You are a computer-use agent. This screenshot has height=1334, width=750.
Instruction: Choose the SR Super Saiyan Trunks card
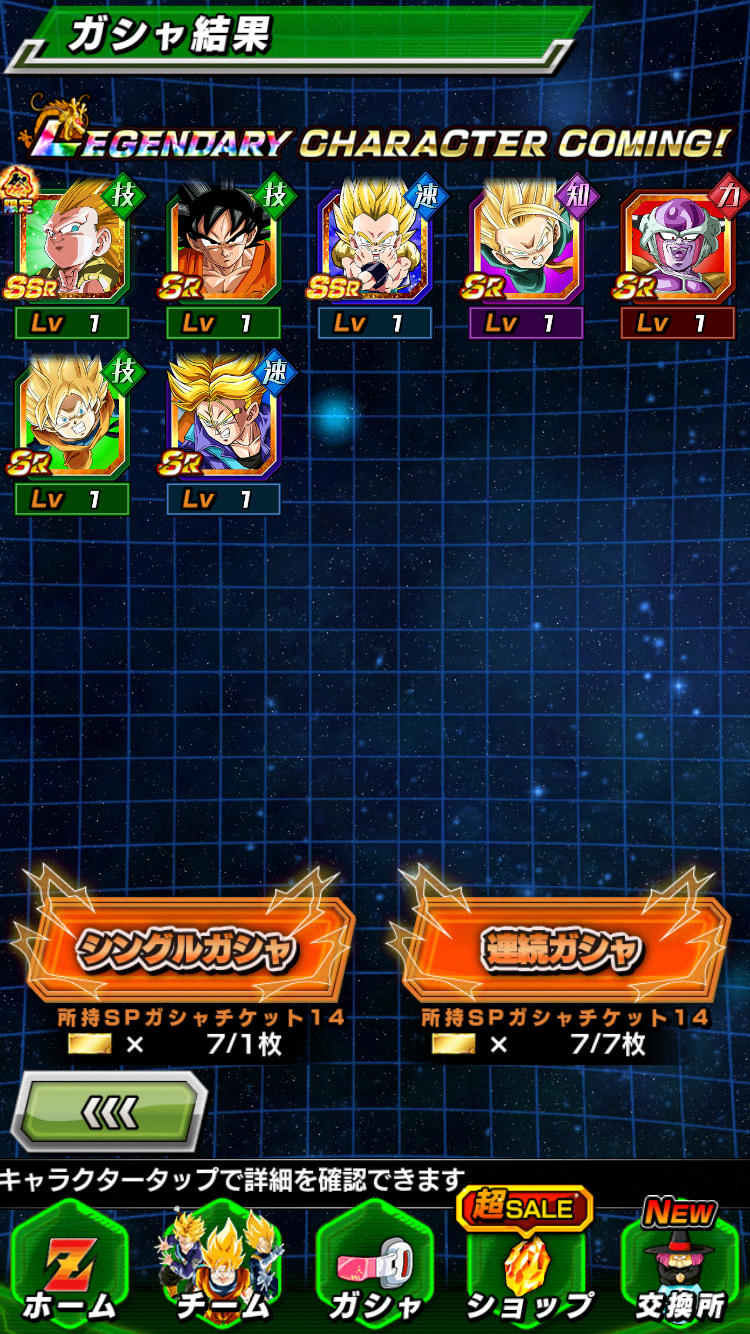point(223,421)
